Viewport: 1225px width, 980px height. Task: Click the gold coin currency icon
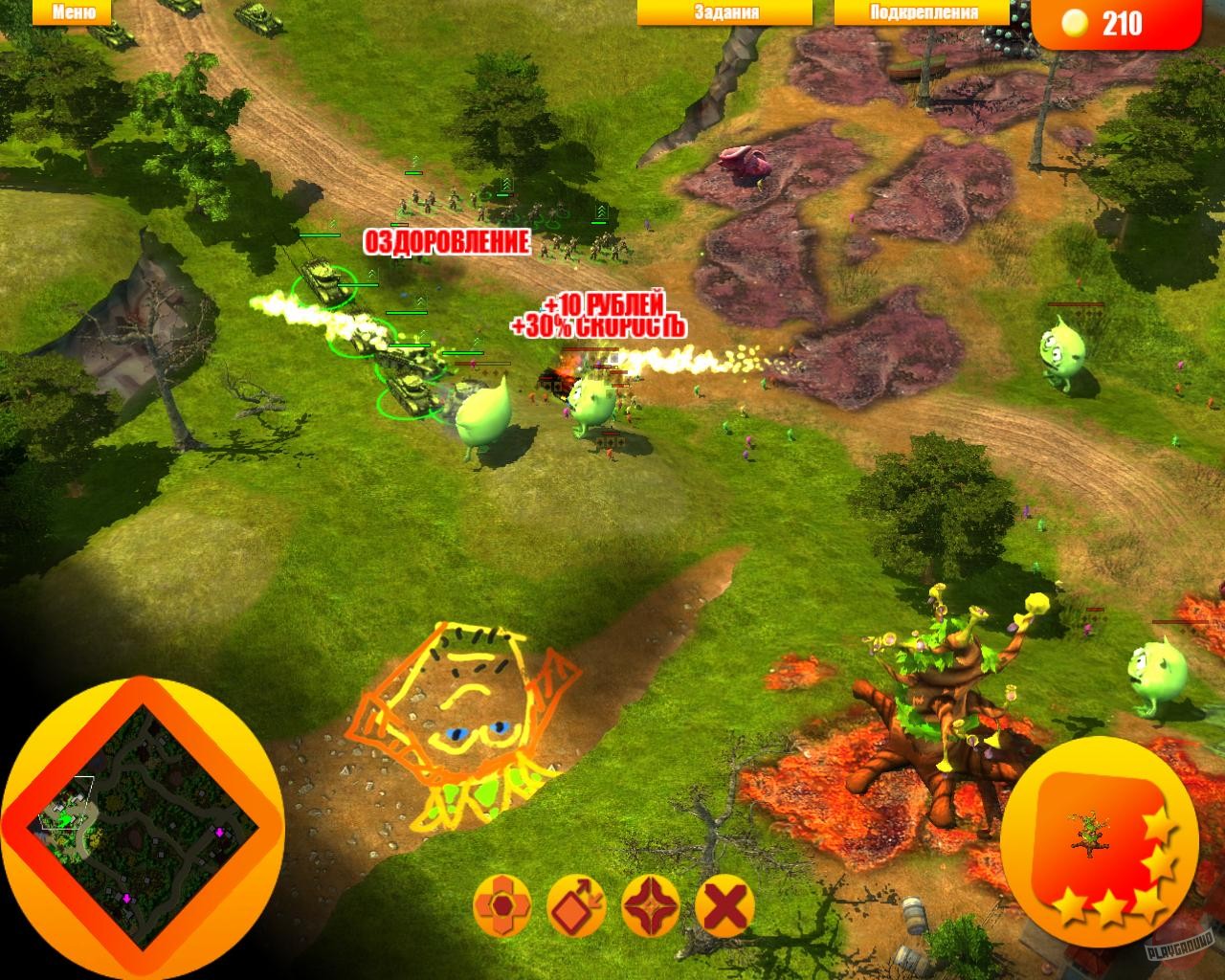(1077, 21)
